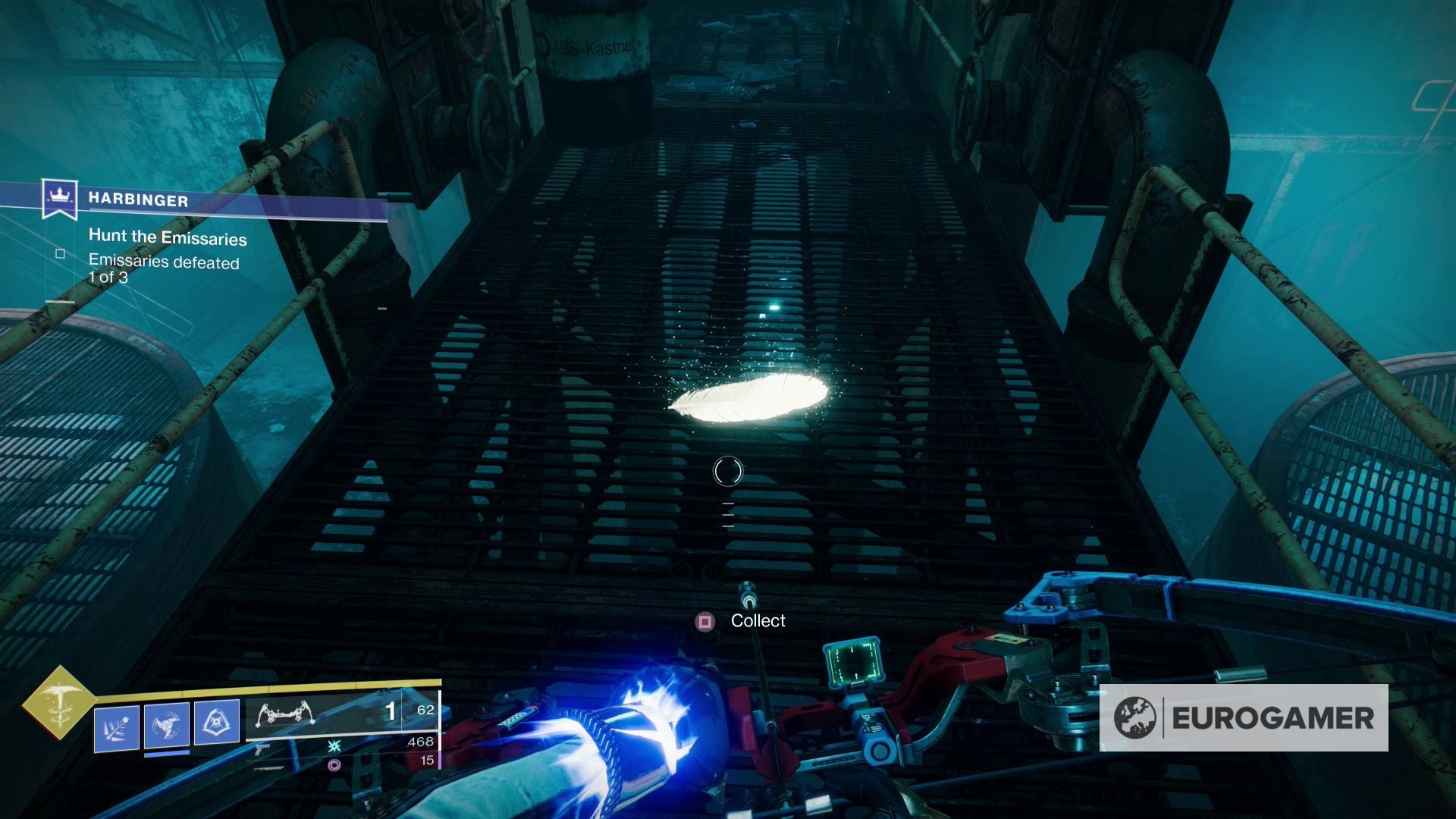Click the Collect prompt text
The height and width of the screenshot is (819, 1456).
click(757, 620)
